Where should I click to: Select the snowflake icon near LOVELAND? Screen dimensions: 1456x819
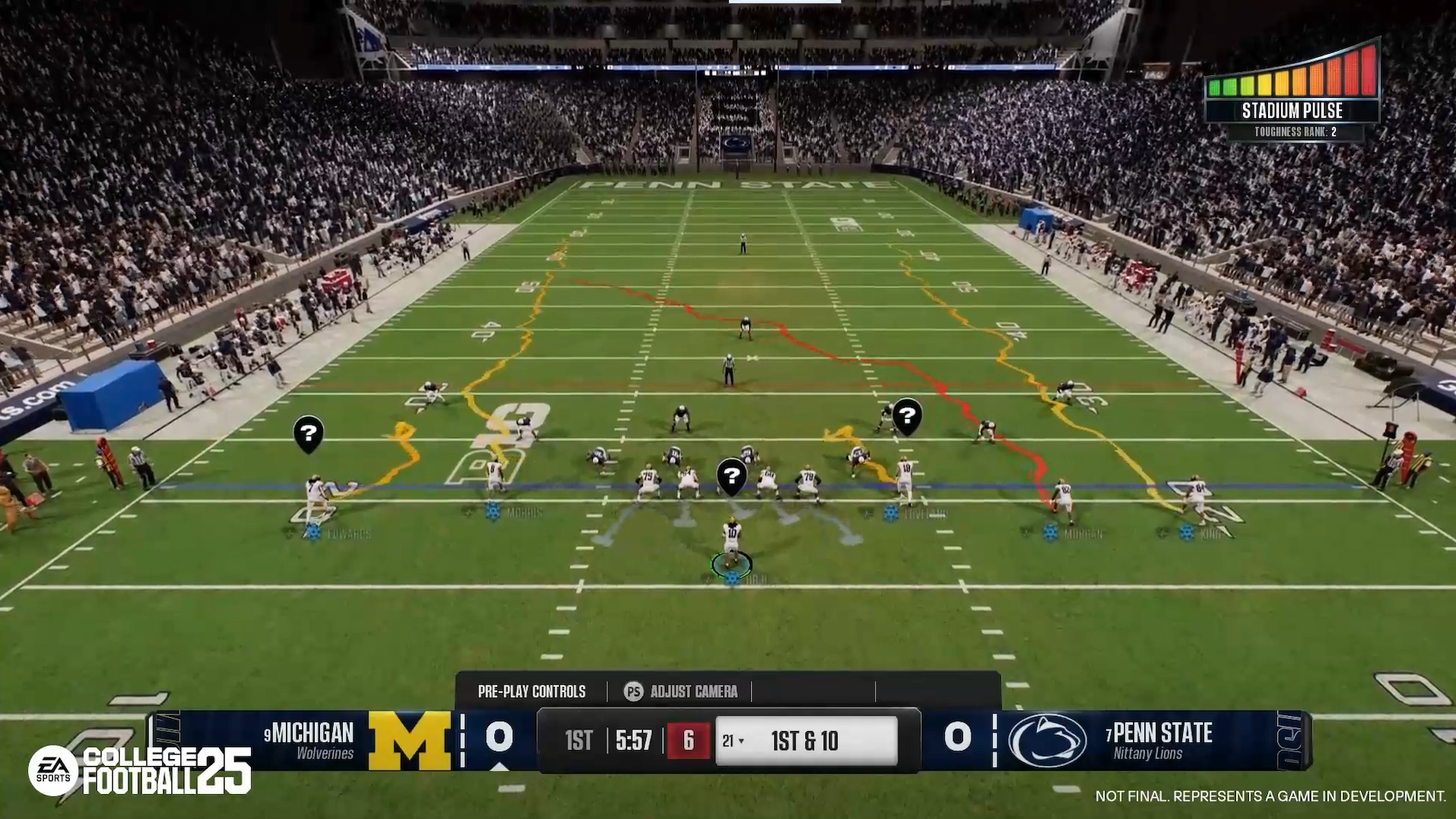tap(890, 513)
